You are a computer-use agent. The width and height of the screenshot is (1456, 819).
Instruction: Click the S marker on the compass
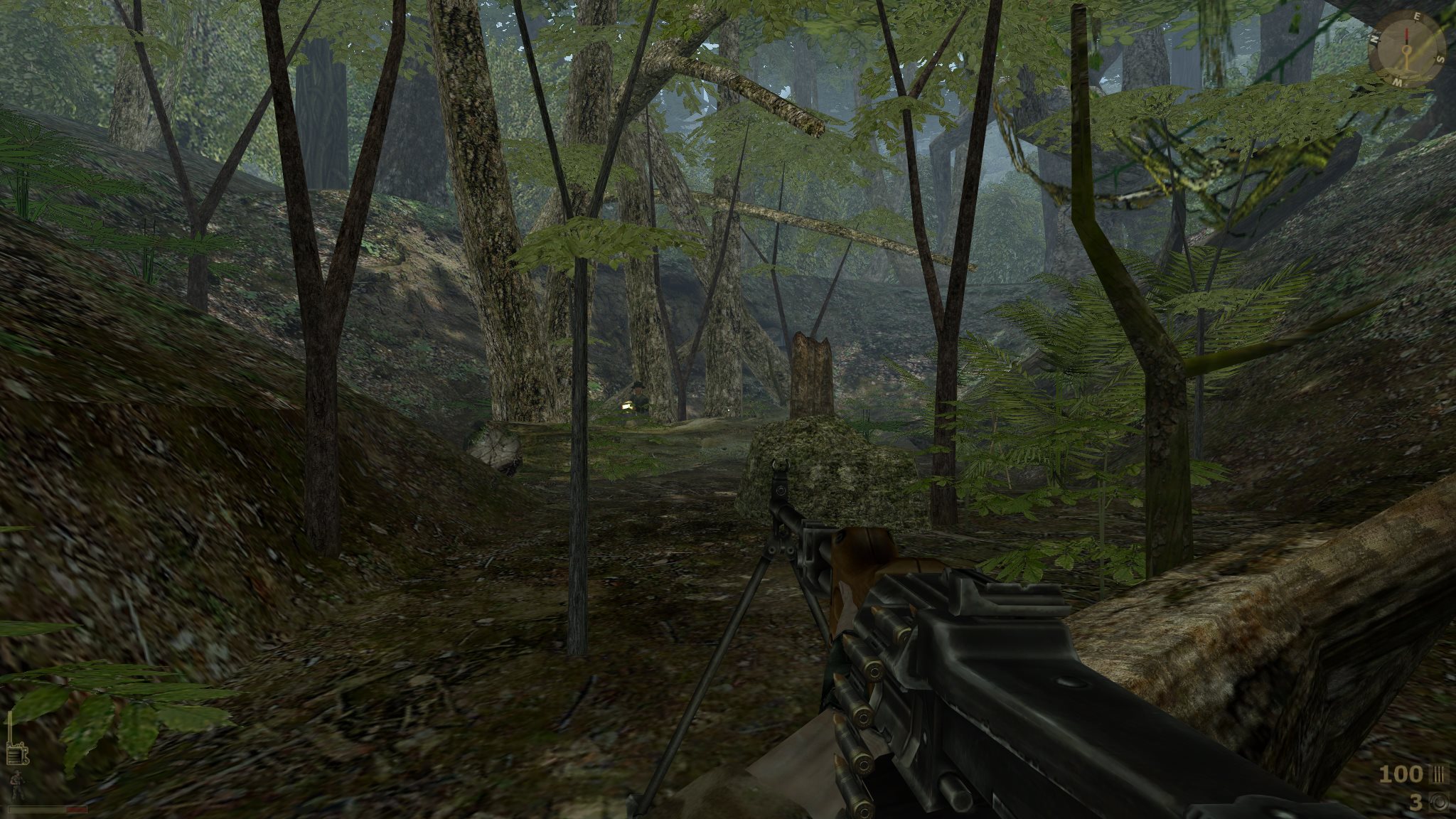(1440, 58)
